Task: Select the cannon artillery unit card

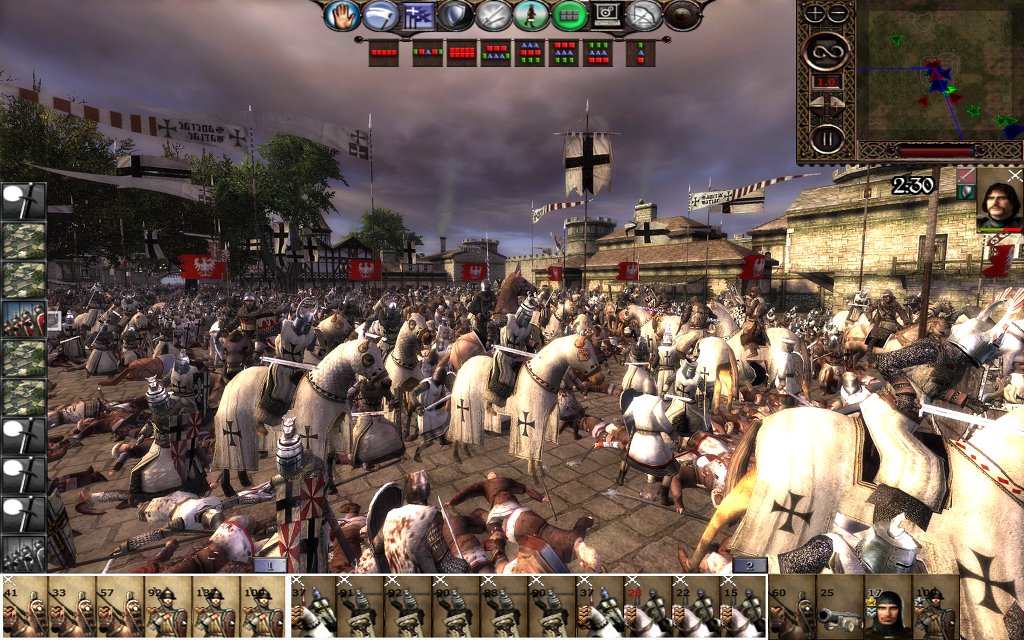Action: point(840,606)
